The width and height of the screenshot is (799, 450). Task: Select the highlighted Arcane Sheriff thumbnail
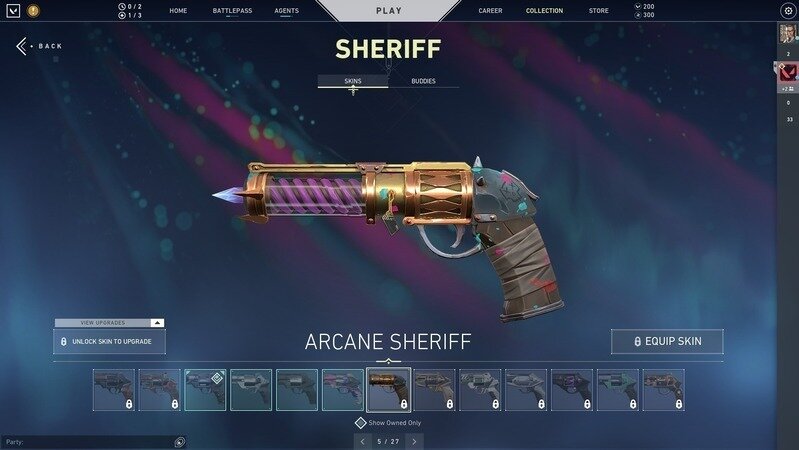[388, 390]
